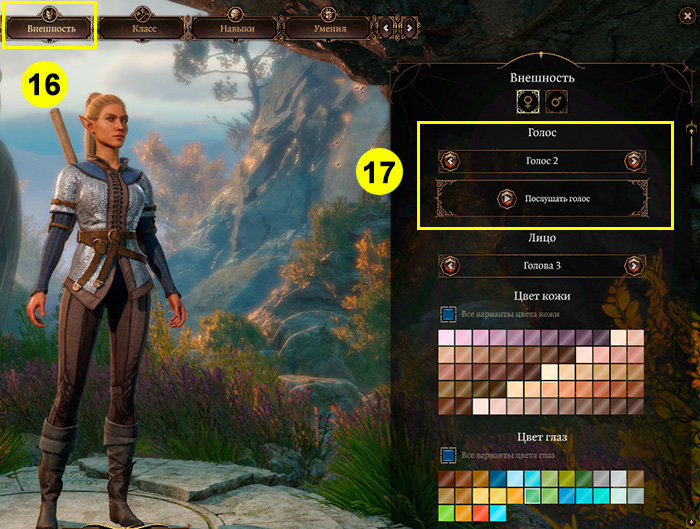Select the previous head before Голова 3

click(x=450, y=266)
